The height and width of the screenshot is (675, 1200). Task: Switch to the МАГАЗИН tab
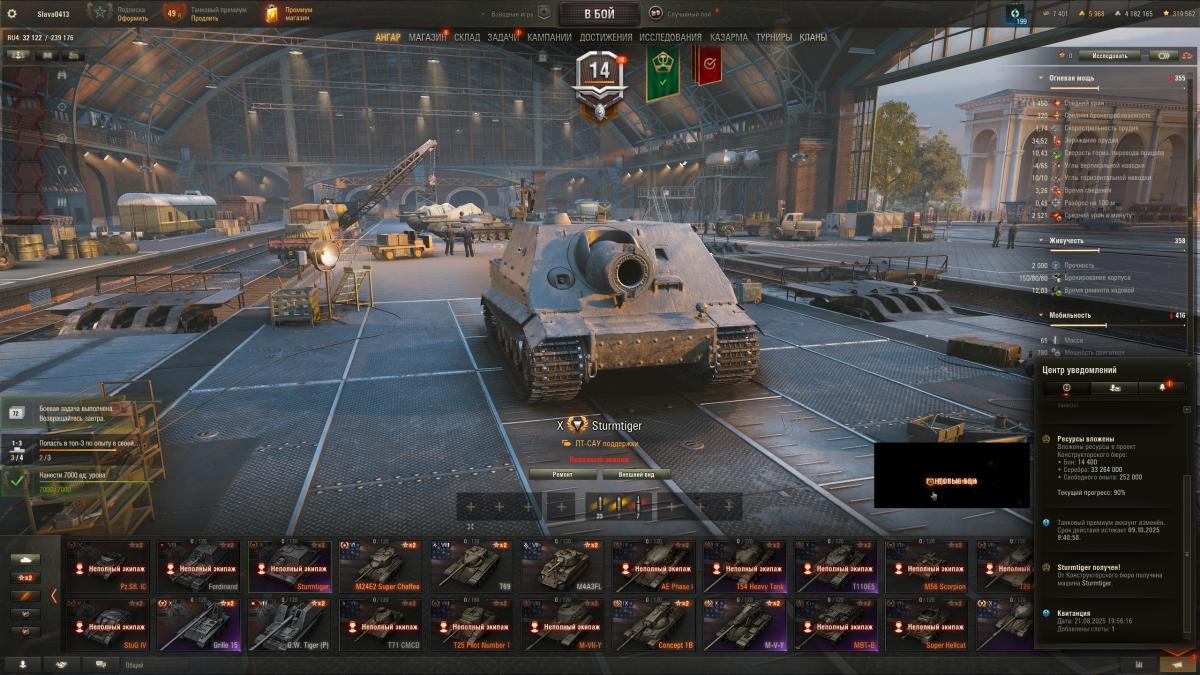pyautogui.click(x=427, y=37)
